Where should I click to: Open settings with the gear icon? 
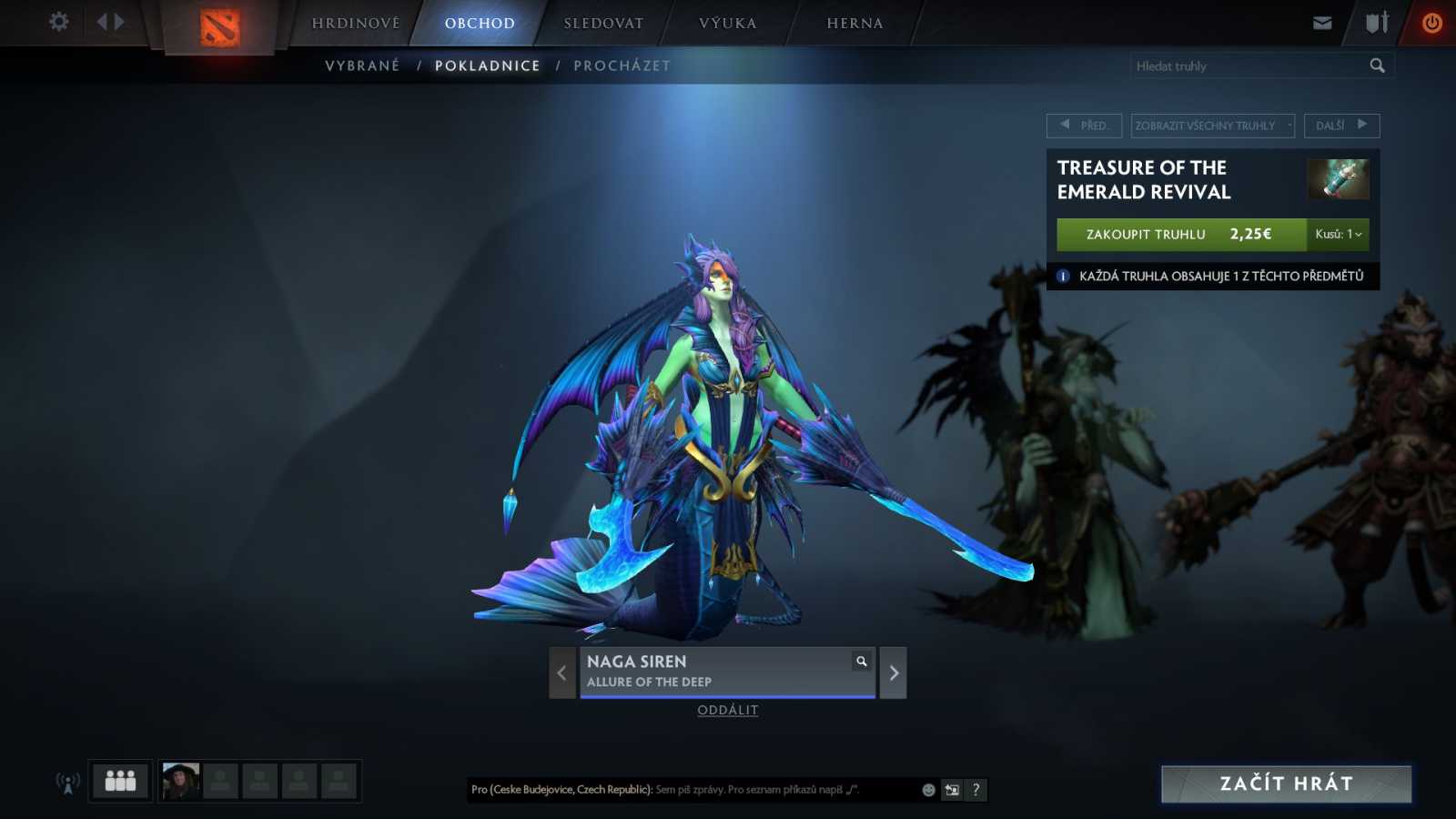(x=58, y=22)
